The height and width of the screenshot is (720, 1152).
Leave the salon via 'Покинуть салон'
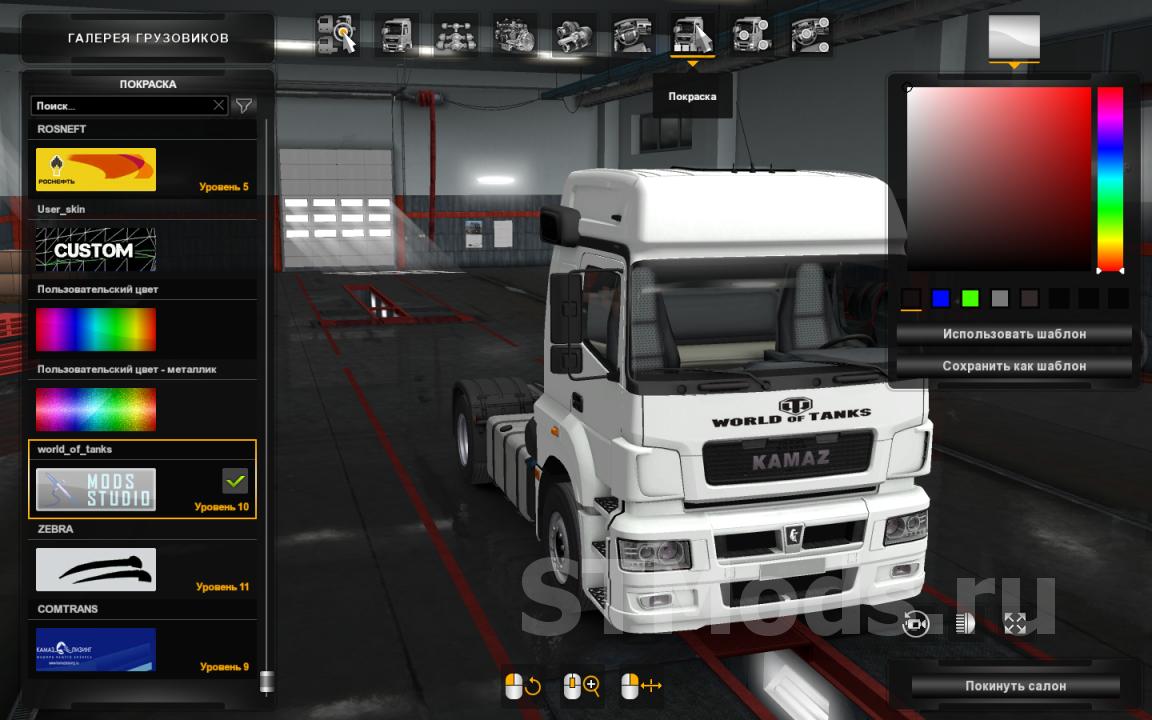click(1015, 686)
